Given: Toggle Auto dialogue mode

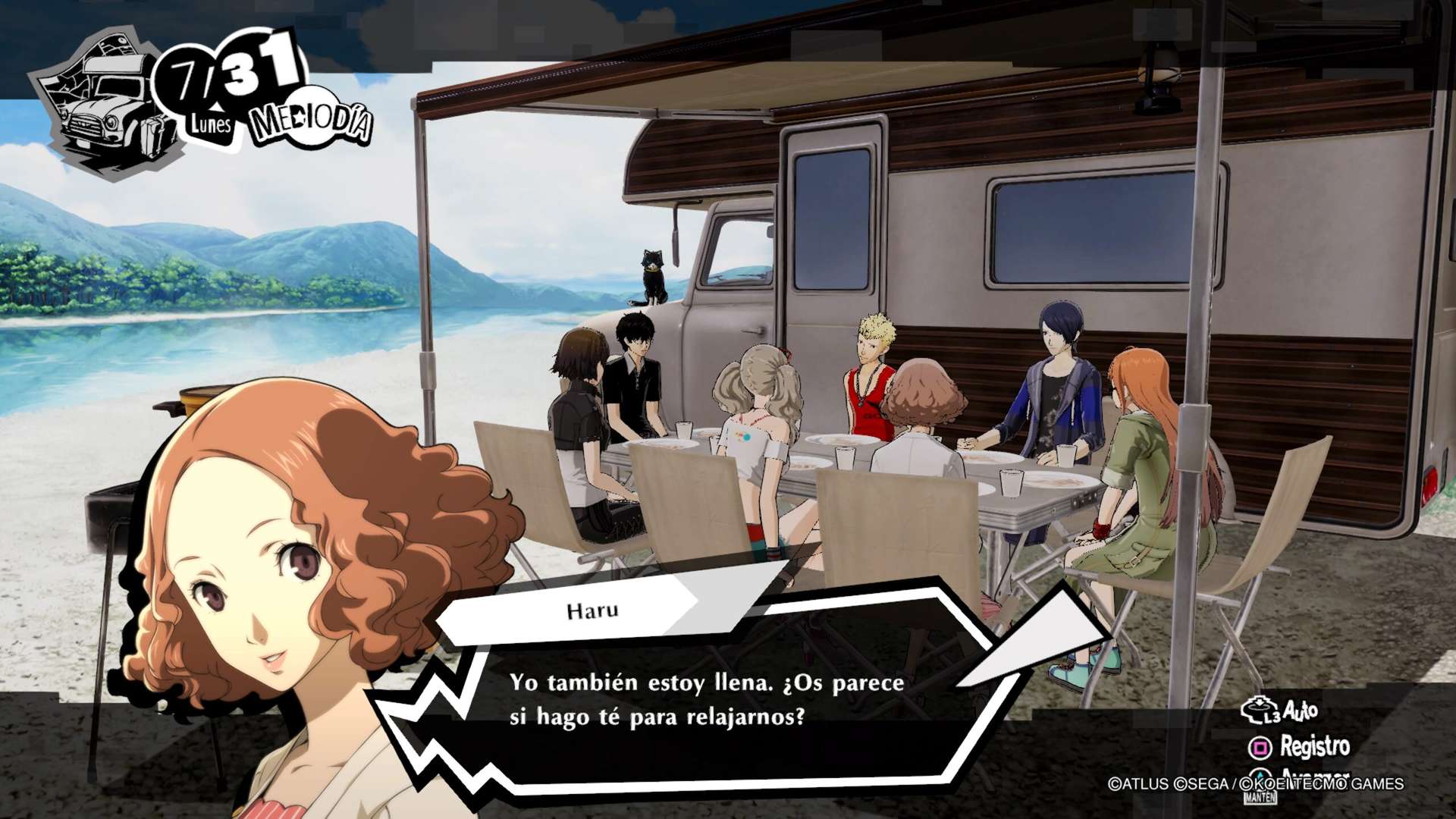Looking at the screenshot, I should tap(1280, 711).
